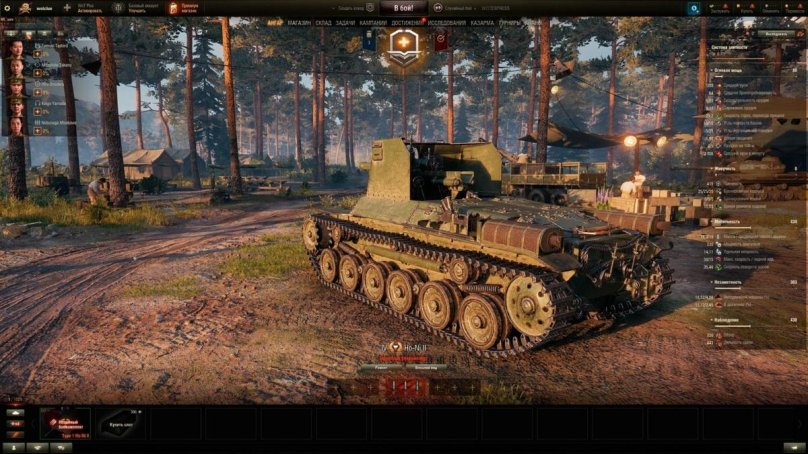This screenshot has height=454, width=808.
Task: Select the bottom crew member portrait
Action: [16, 127]
